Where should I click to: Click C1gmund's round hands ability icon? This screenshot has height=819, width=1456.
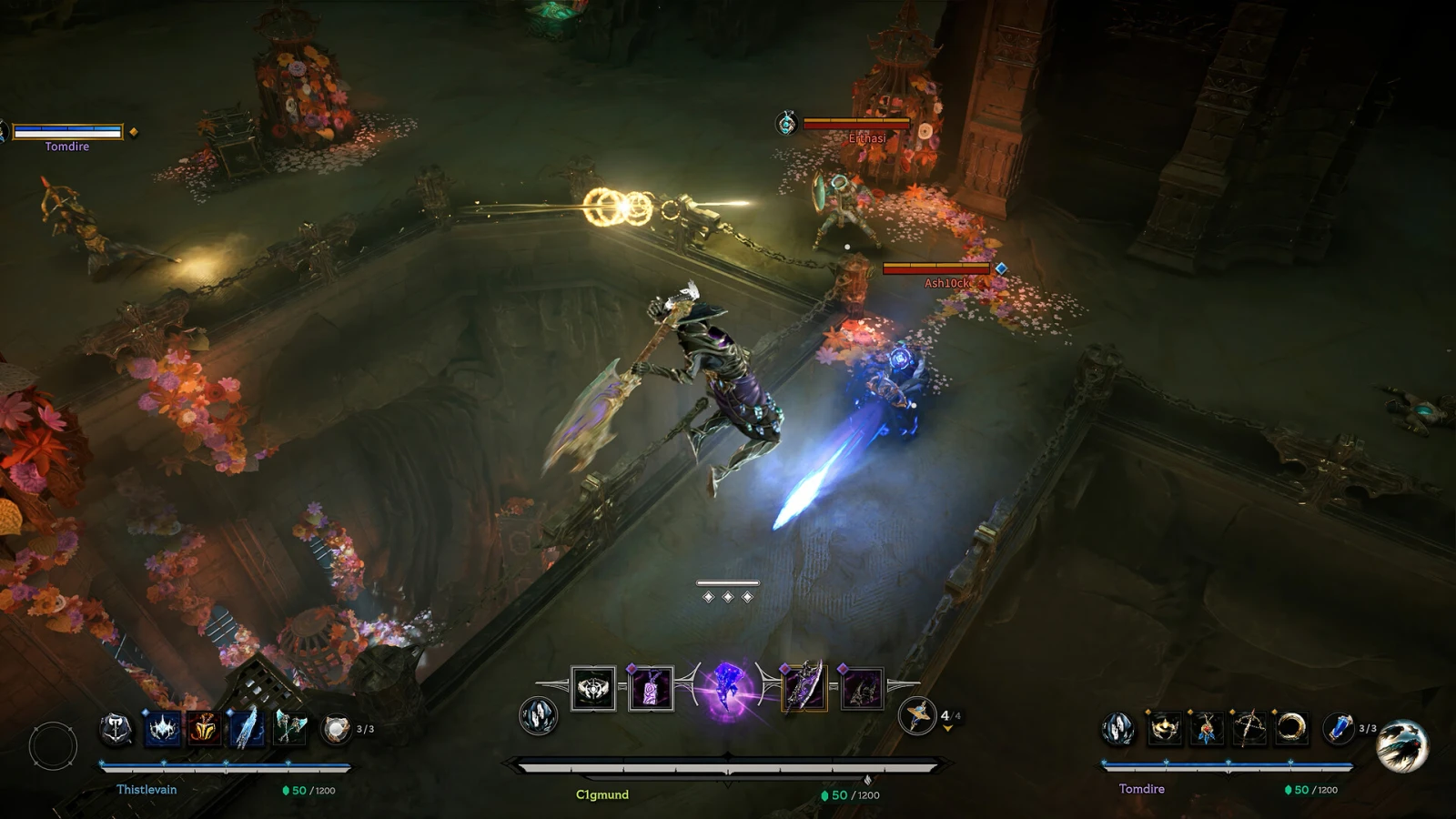pyautogui.click(x=538, y=715)
